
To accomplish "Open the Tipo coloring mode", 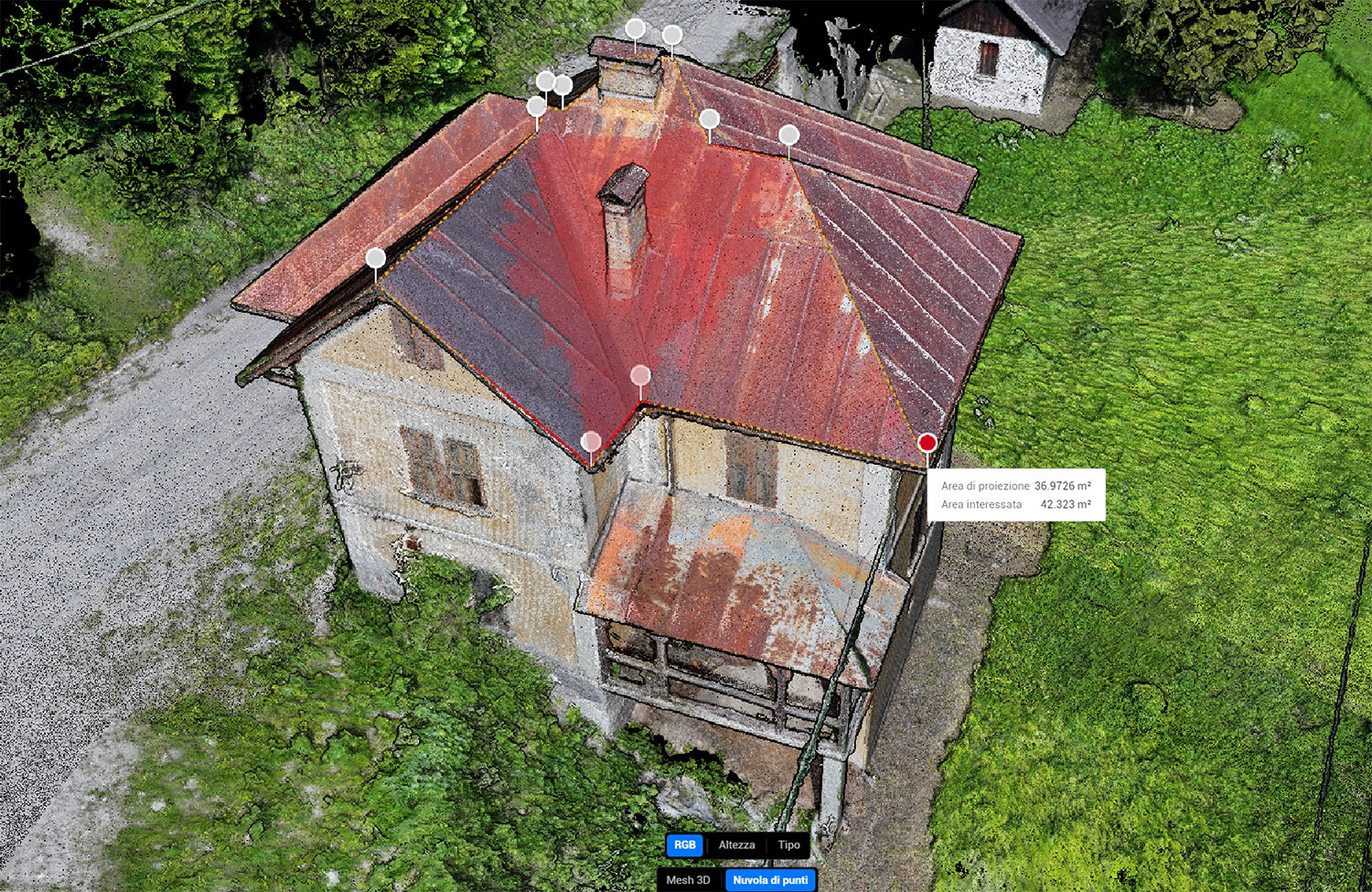I will pos(788,844).
